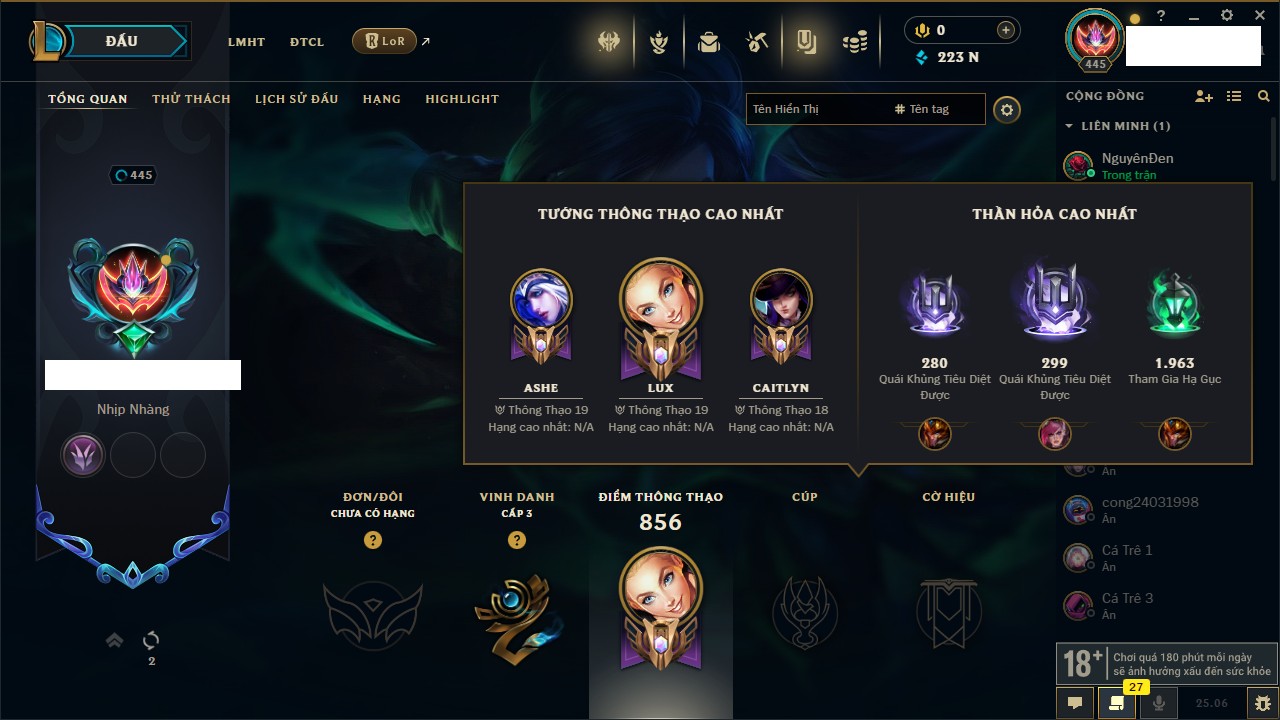Show the HIGHLIGHT tab
This screenshot has width=1280, height=720.
tap(461, 99)
